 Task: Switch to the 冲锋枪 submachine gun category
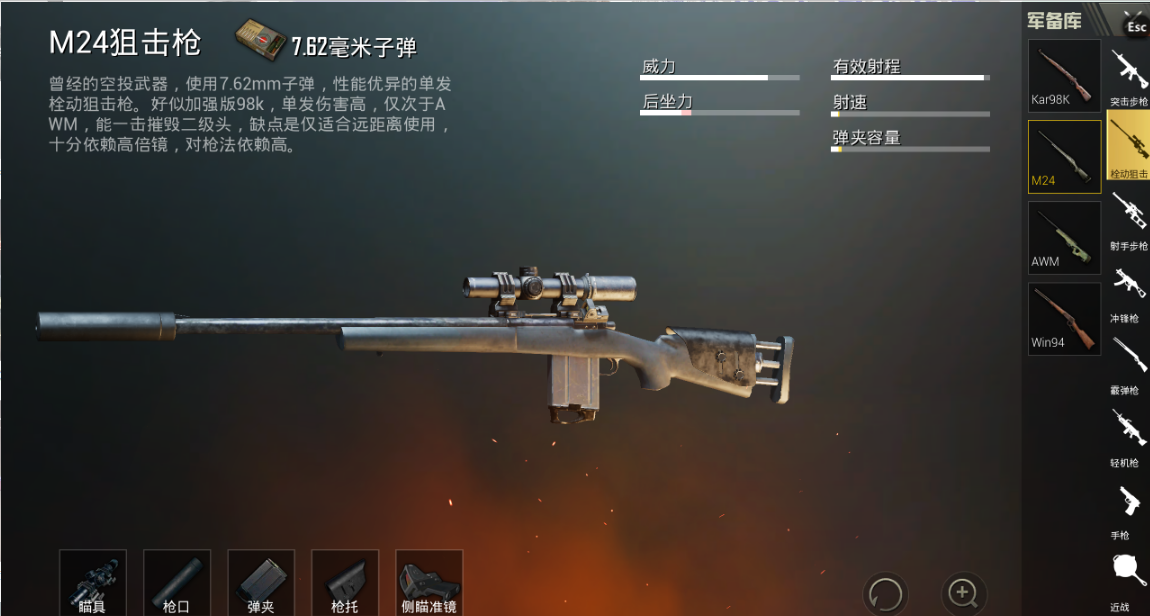[1129, 292]
